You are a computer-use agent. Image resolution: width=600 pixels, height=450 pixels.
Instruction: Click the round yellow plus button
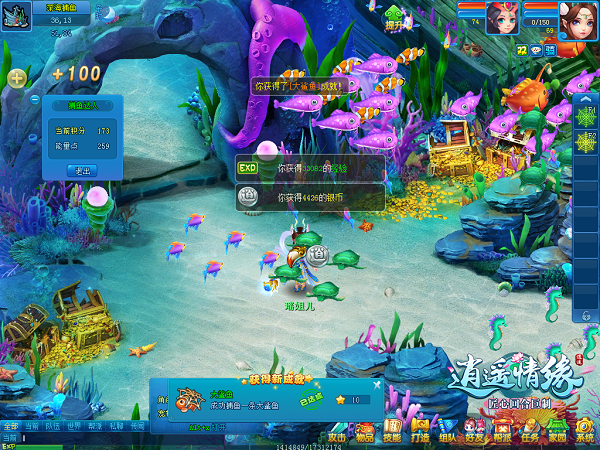click(x=17, y=78)
